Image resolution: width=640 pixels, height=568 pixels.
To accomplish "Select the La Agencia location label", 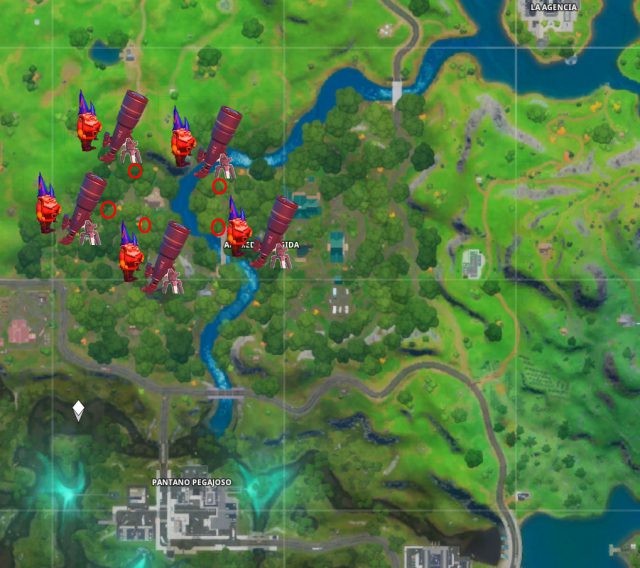I will point(555,7).
